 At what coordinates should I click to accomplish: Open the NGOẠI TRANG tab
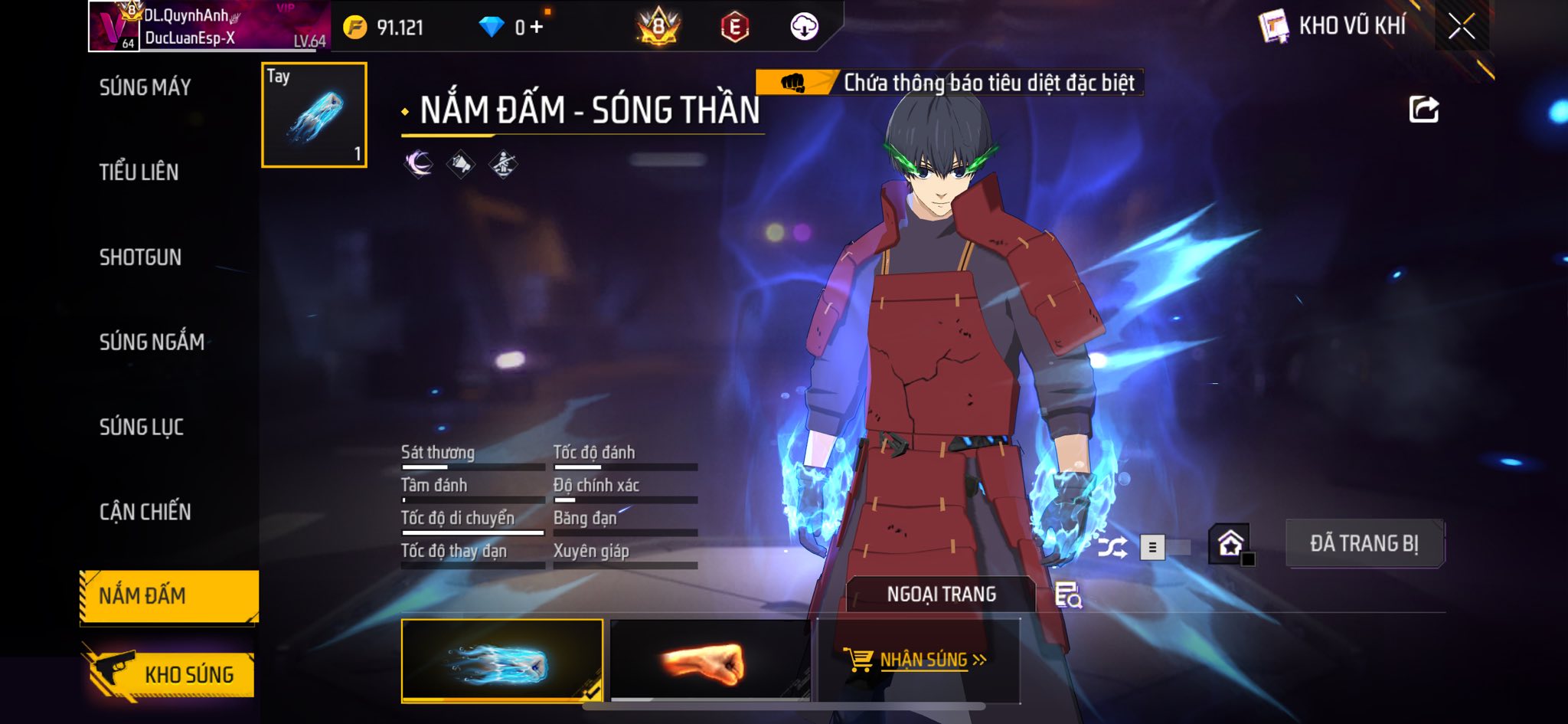(941, 595)
